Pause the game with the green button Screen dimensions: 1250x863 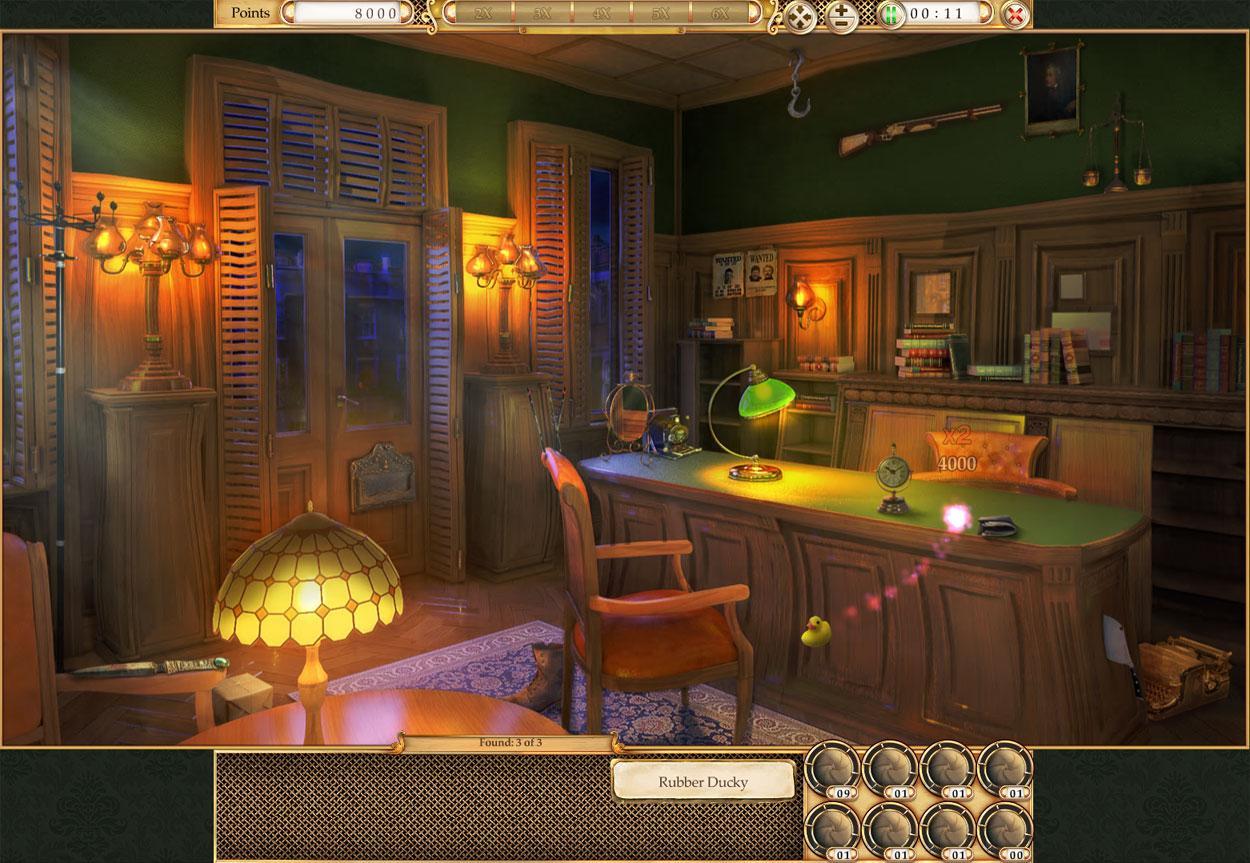coord(891,15)
